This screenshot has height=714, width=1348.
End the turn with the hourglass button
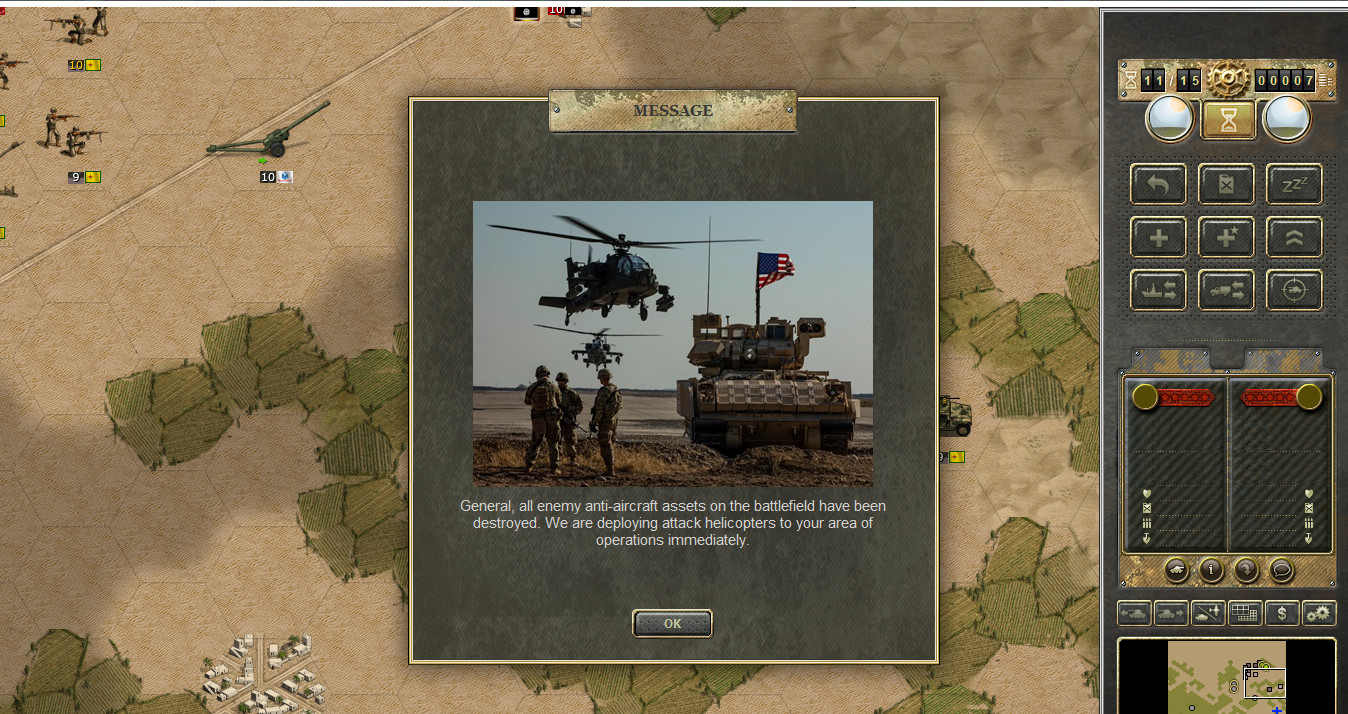(1228, 120)
